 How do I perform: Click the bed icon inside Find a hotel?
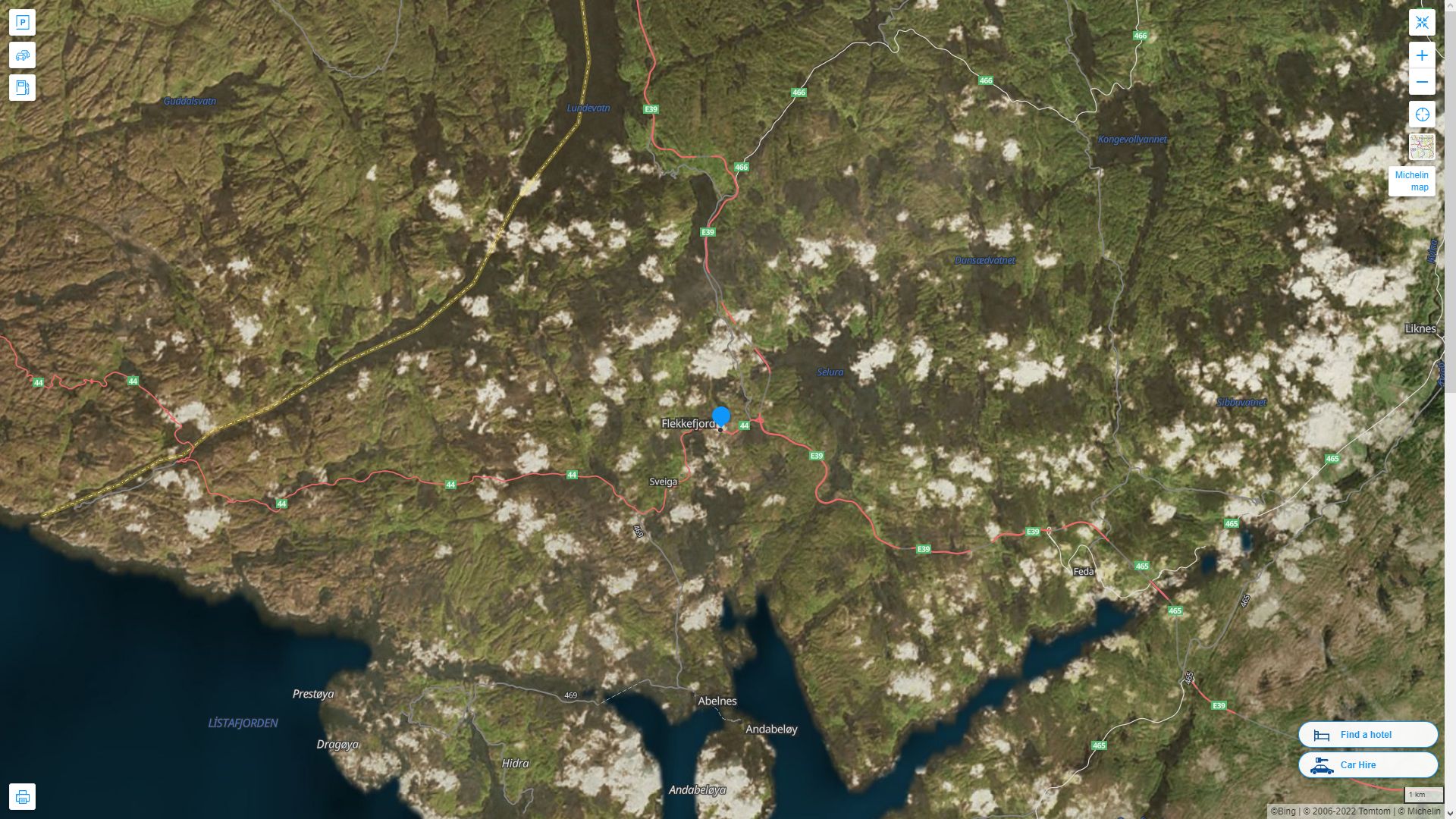click(1320, 734)
